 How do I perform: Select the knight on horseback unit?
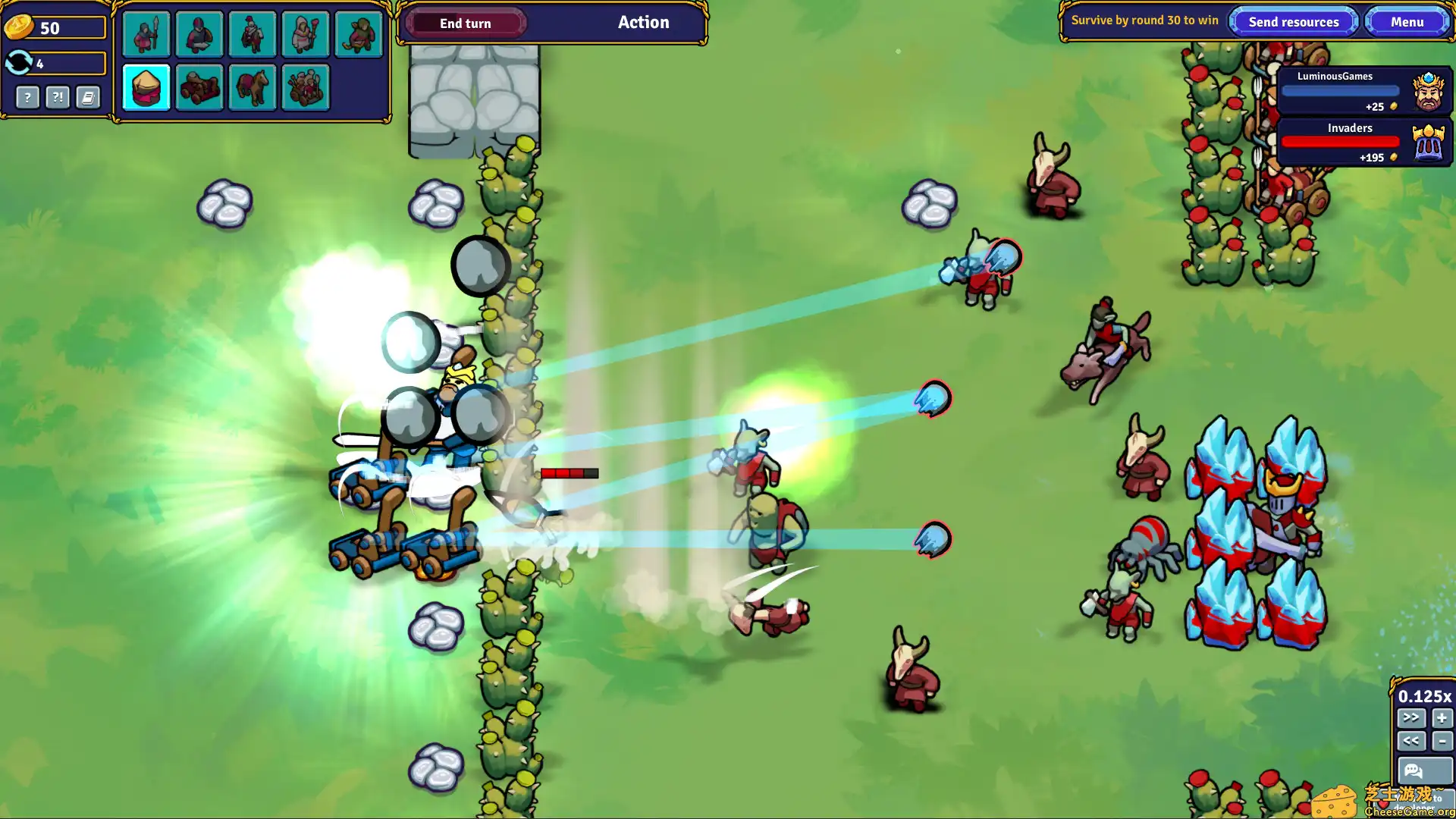tap(252, 34)
